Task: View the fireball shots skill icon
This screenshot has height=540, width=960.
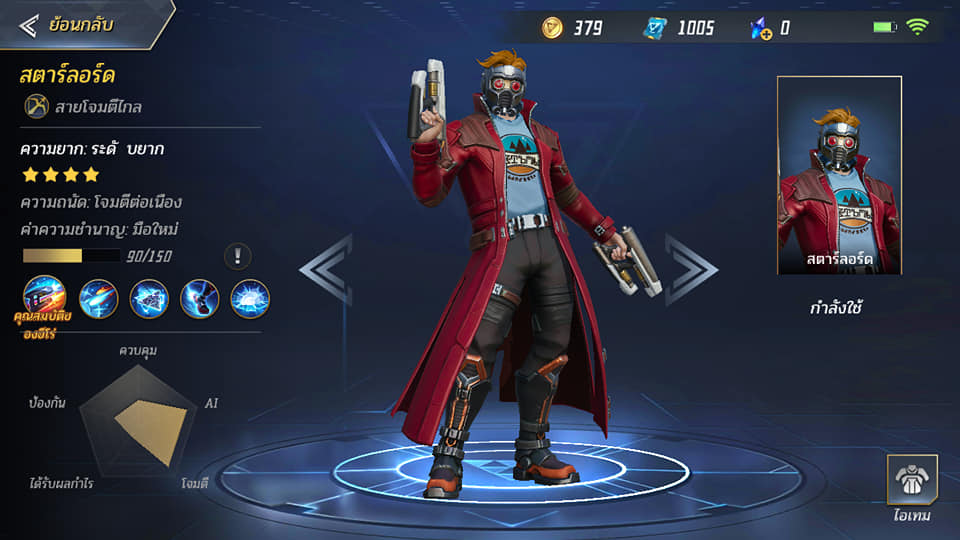Action: coord(99,298)
